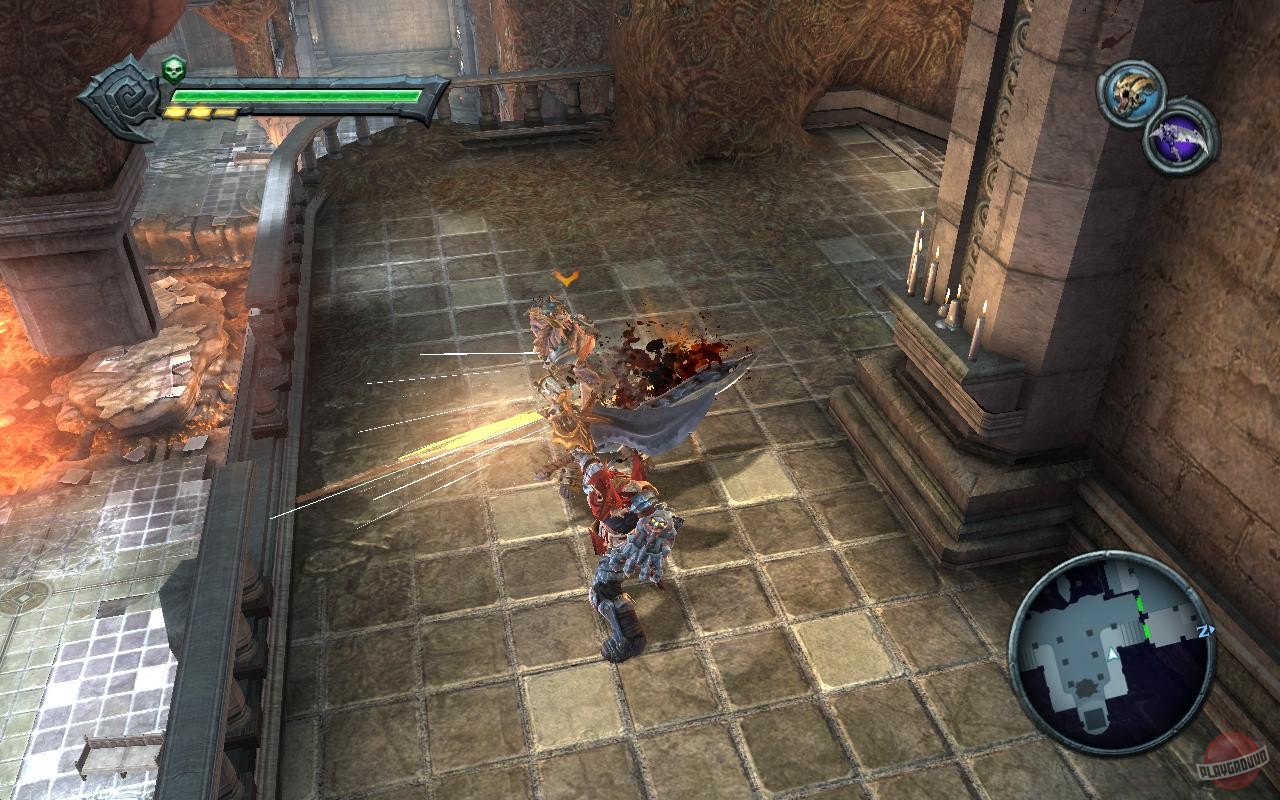Select the Z compass marker on the minimap
Viewport: 1280px width, 800px height.
click(x=1204, y=631)
